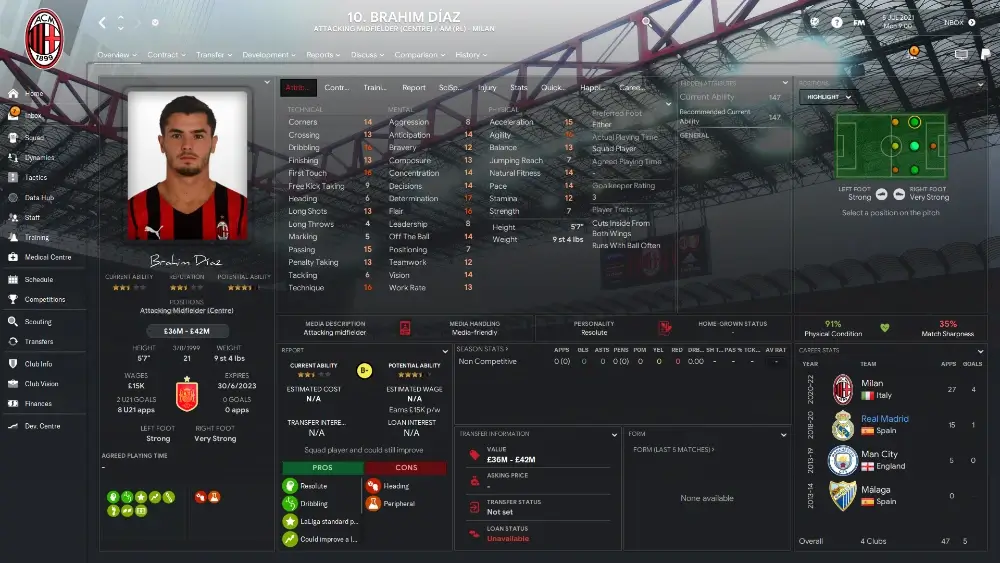Open the FM menu button
This screenshot has width=1000, height=563.
pyautogui.click(x=859, y=22)
